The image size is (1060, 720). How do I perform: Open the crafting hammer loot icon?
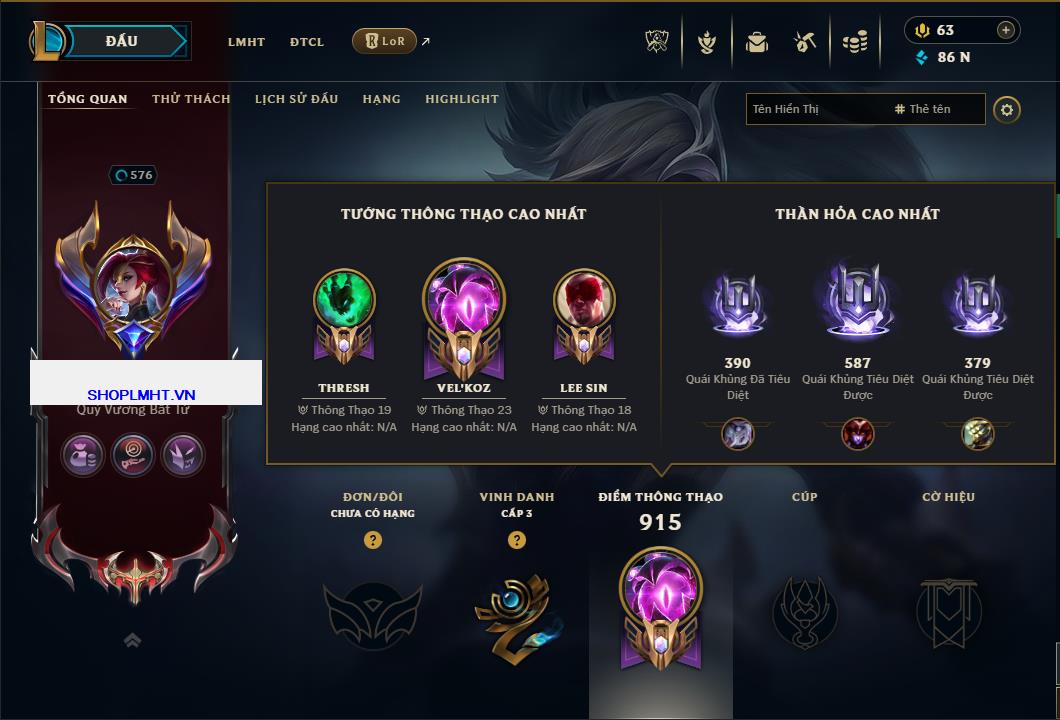(x=805, y=42)
